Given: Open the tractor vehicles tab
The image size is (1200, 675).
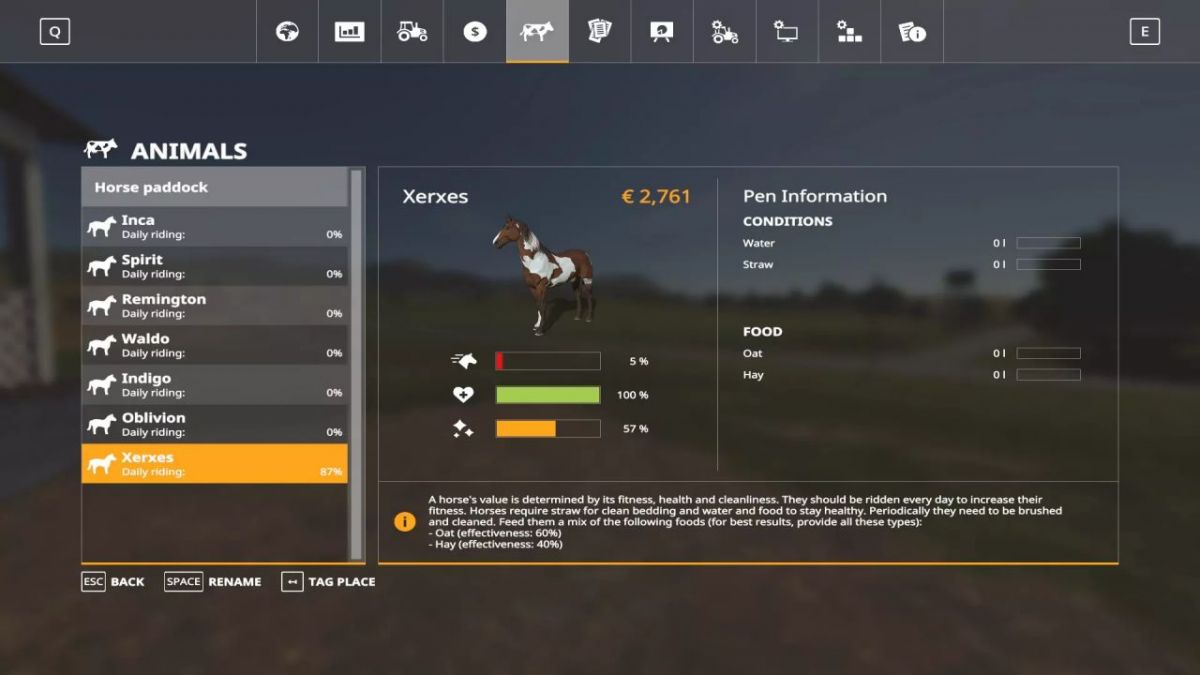Looking at the screenshot, I should click(x=412, y=31).
